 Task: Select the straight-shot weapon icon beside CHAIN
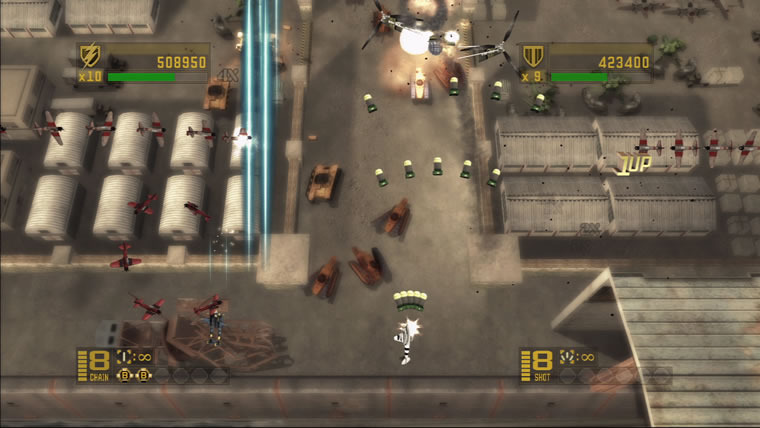pyautogui.click(x=122, y=357)
